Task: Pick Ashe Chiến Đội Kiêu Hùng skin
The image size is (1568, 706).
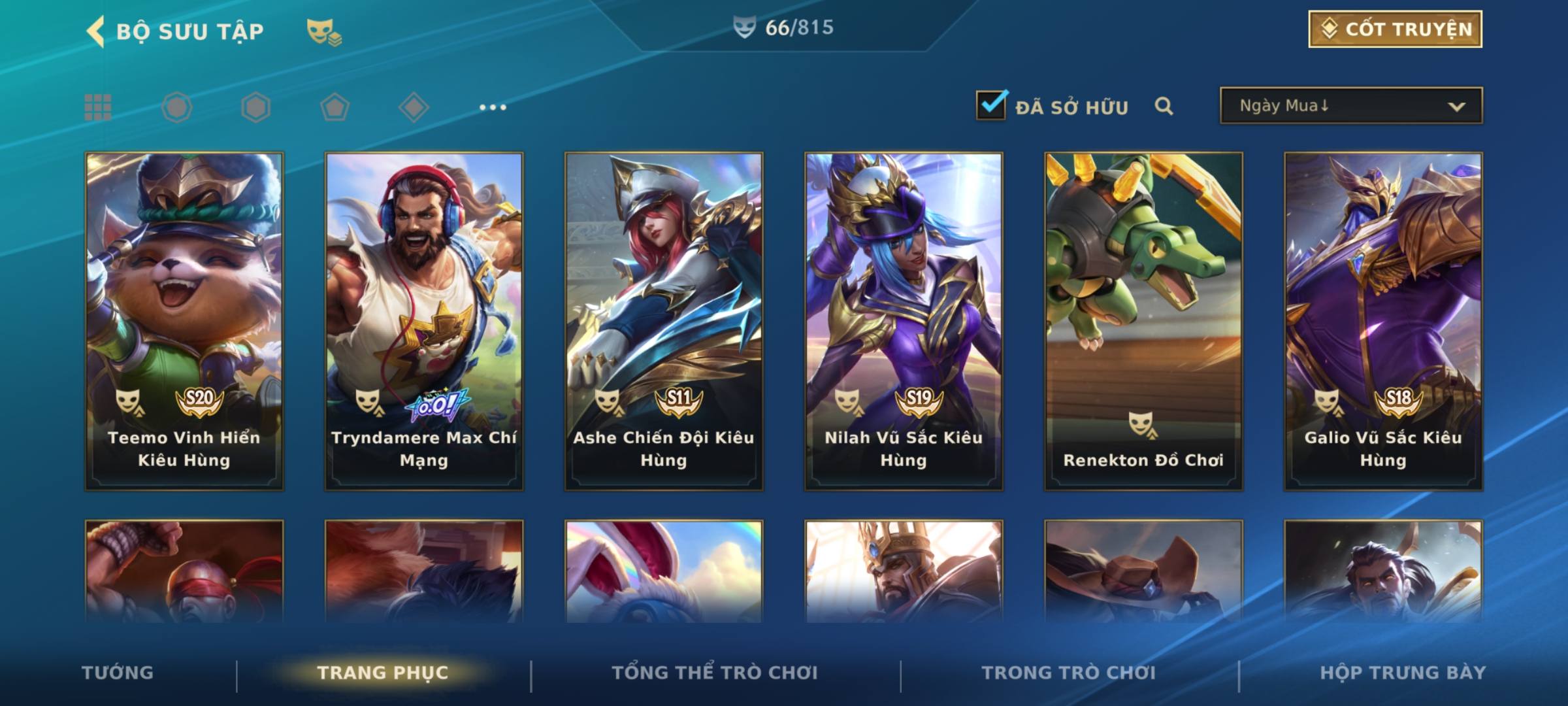Action: click(x=664, y=321)
